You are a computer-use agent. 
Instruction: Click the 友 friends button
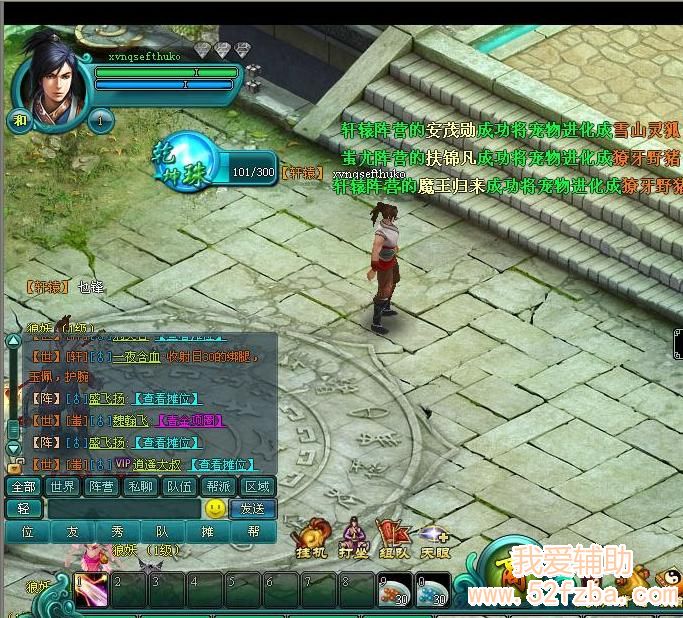[x=73, y=532]
